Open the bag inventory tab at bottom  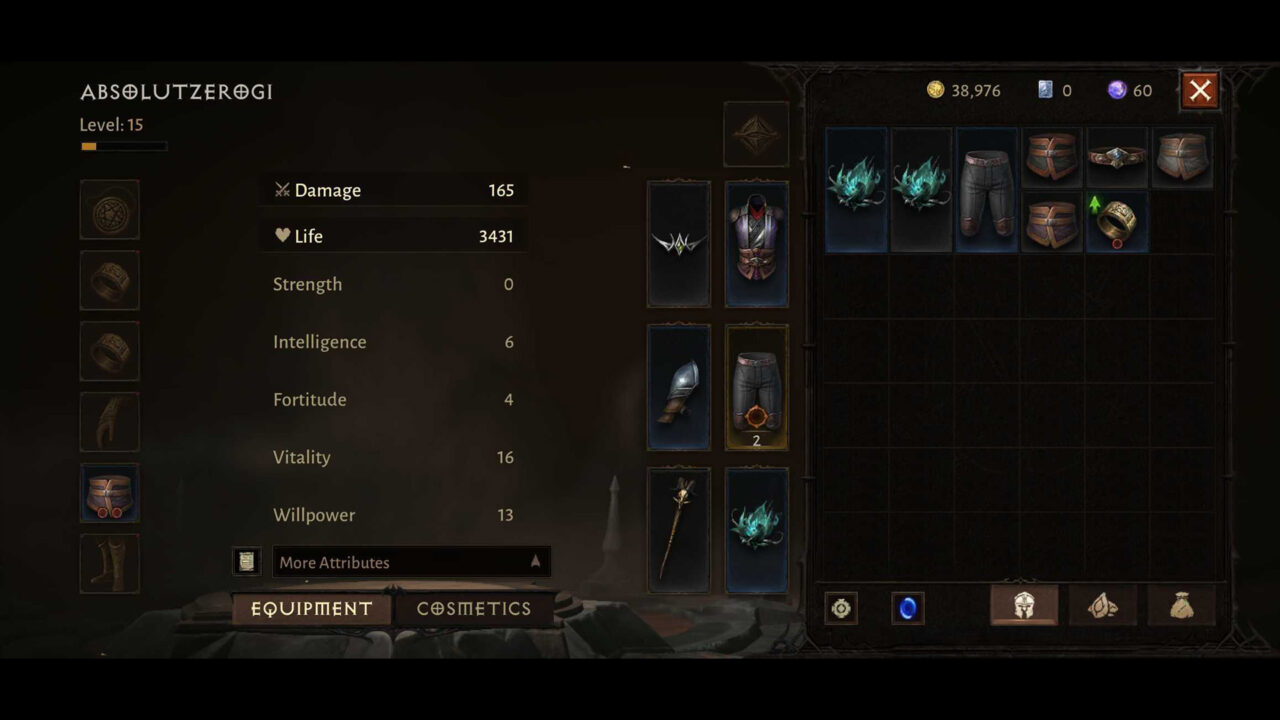(x=1182, y=605)
